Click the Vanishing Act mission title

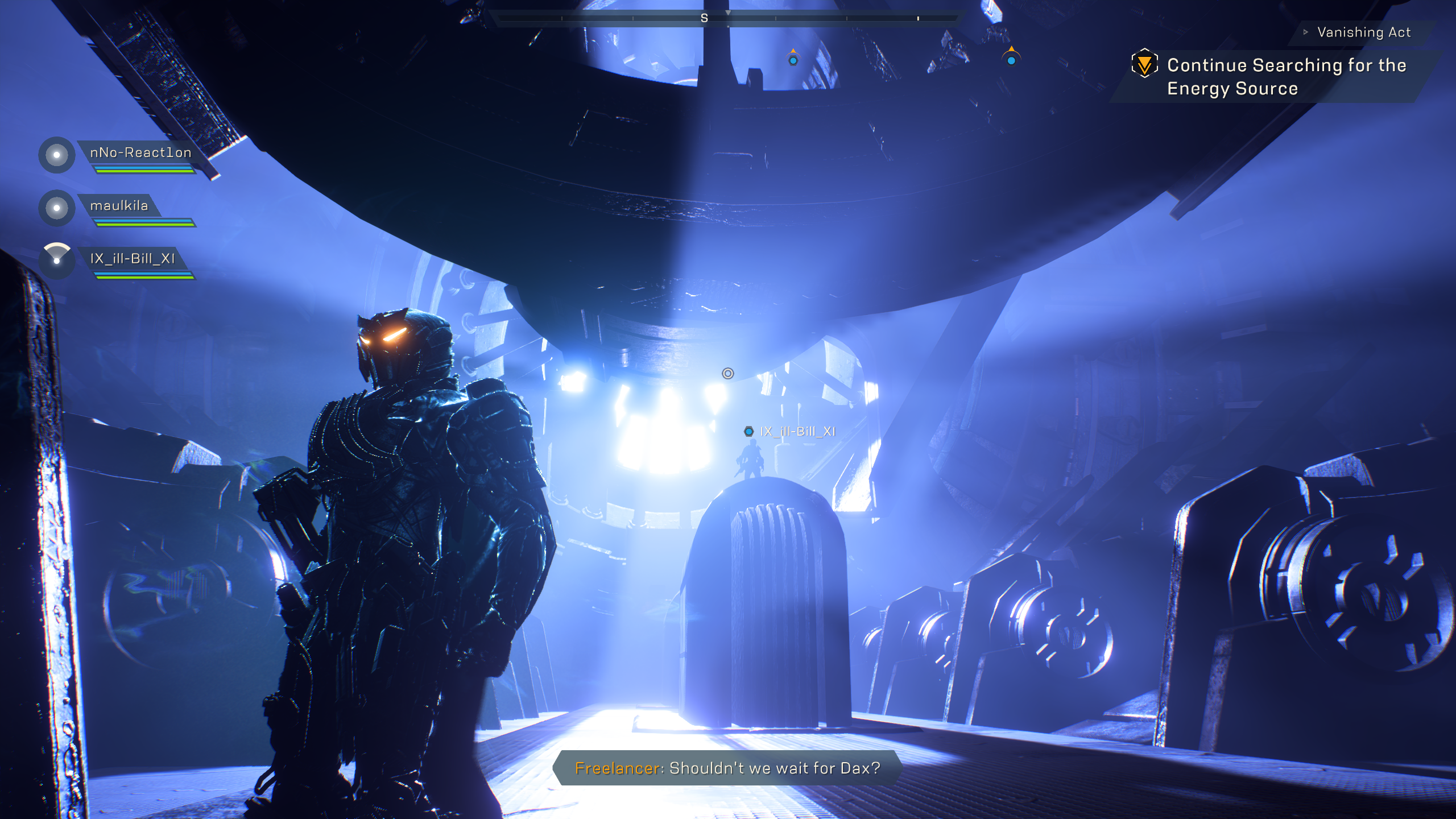pos(1363,32)
